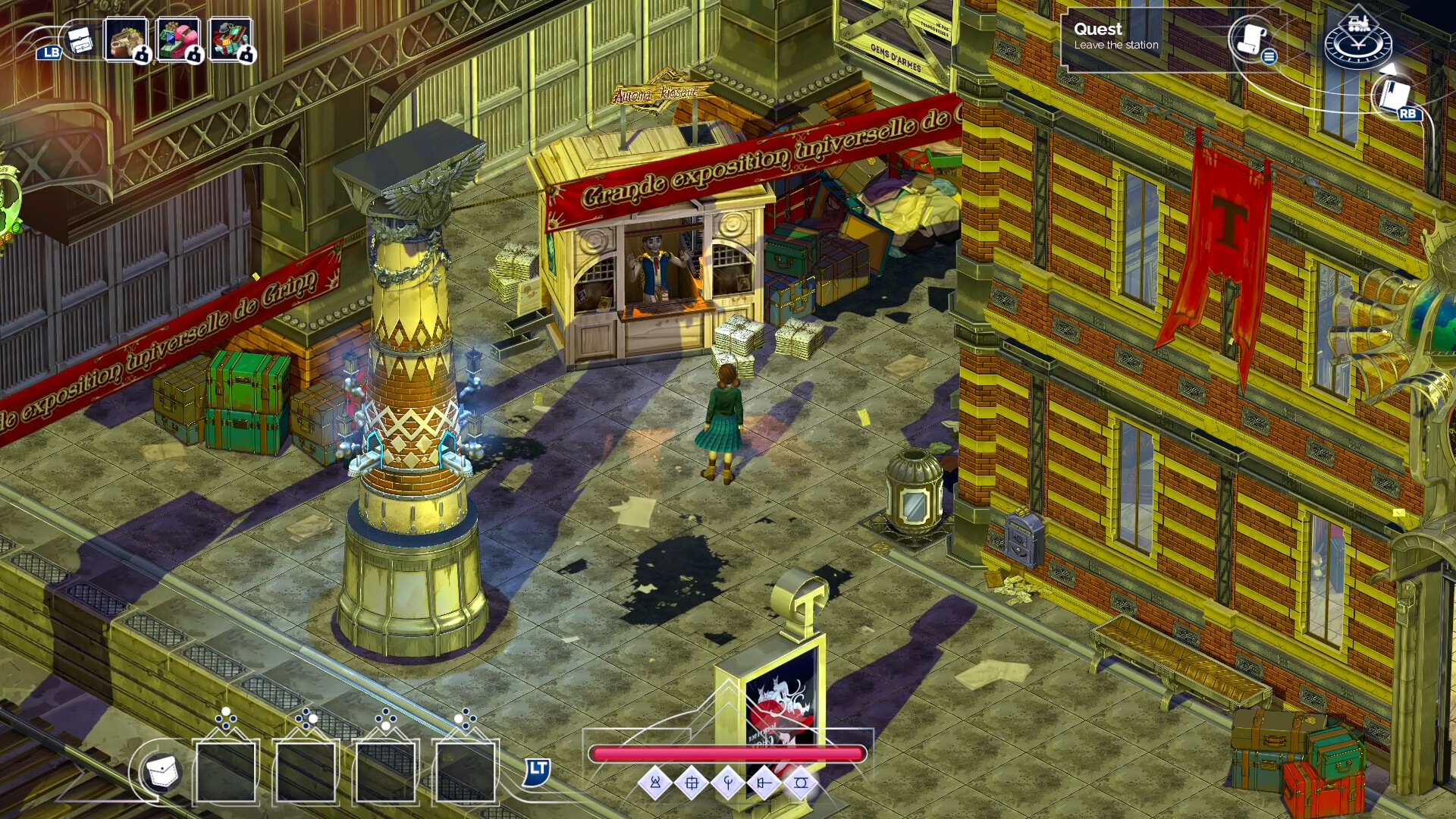Image resolution: width=1456 pixels, height=819 pixels.
Task: Toggle the lock badge on the first inventory item
Action: coord(142,56)
